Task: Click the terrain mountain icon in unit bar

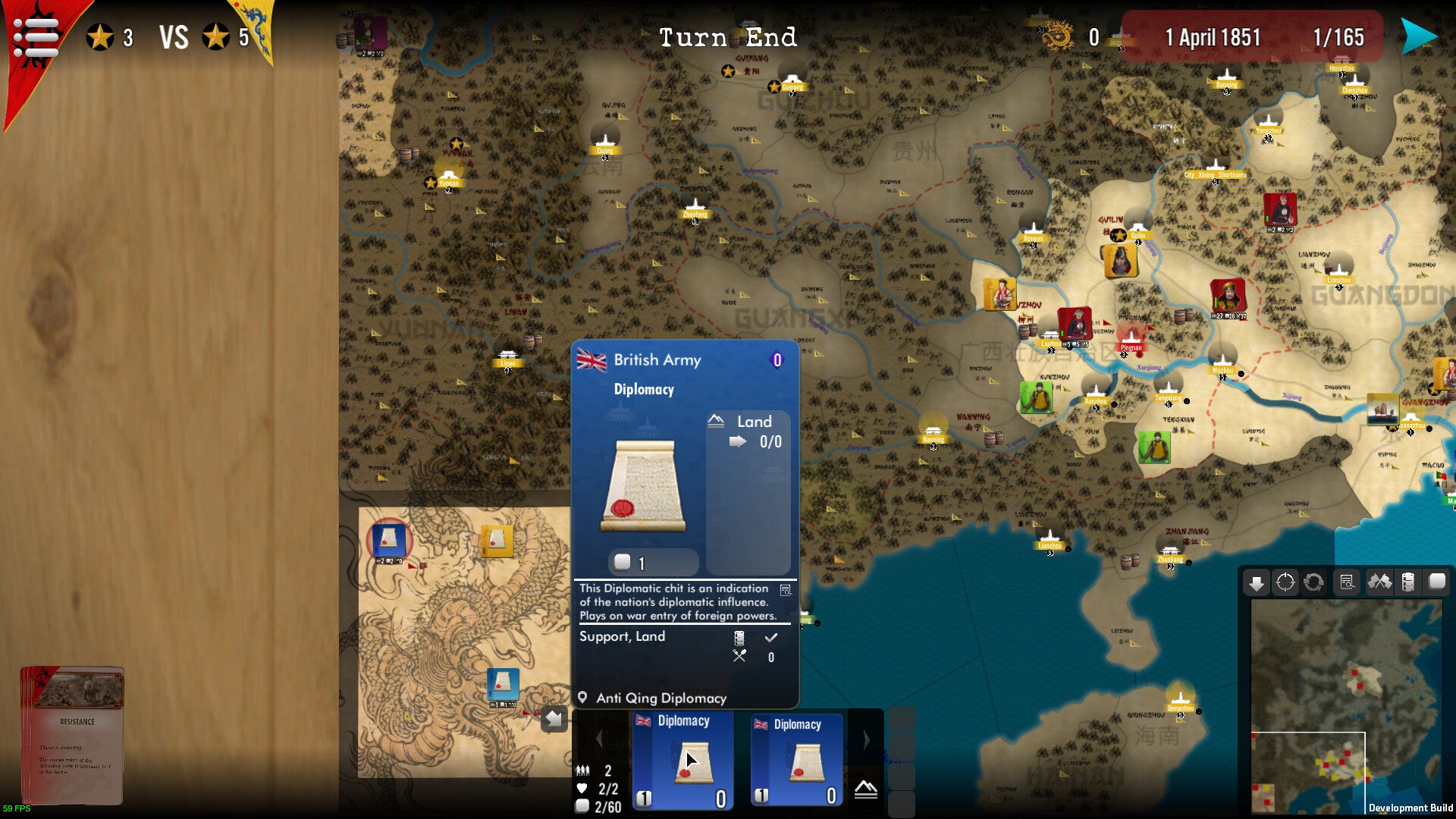Action: (865, 790)
